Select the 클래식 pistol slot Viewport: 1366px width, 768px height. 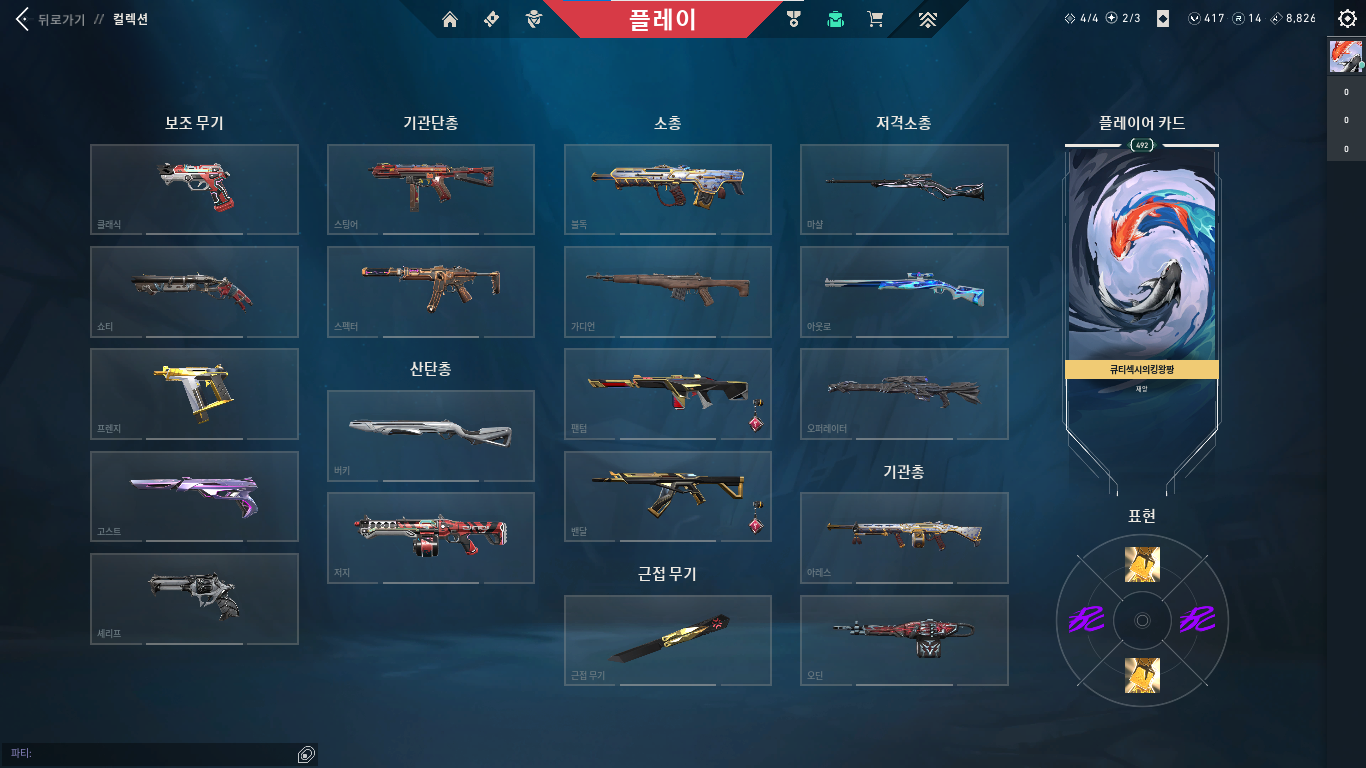[194, 189]
